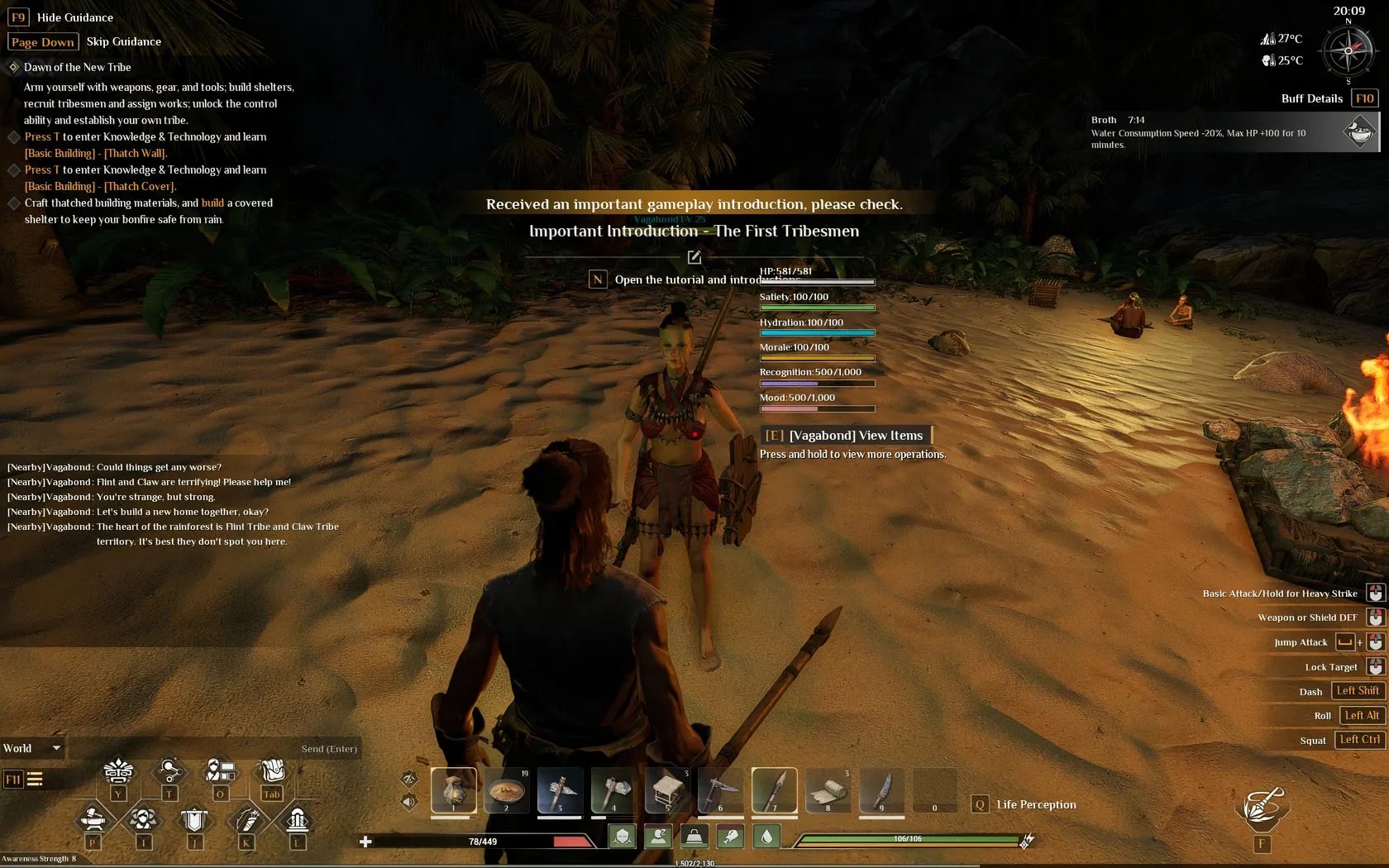Select the stone spear in hotbar slot 7
Screen dimensions: 1389x868
(x=773, y=791)
